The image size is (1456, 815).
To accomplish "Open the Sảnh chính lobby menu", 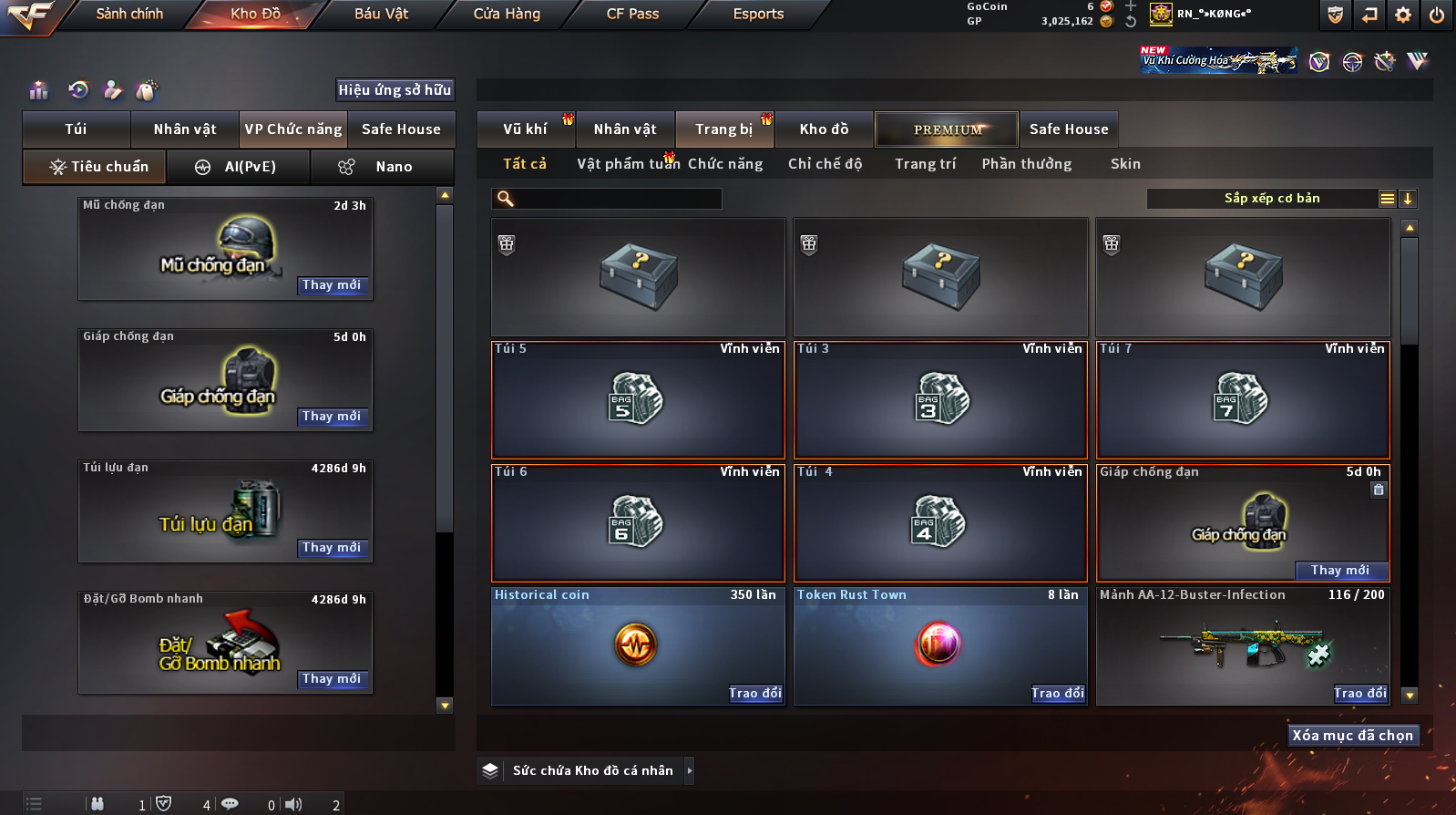I will click(129, 14).
